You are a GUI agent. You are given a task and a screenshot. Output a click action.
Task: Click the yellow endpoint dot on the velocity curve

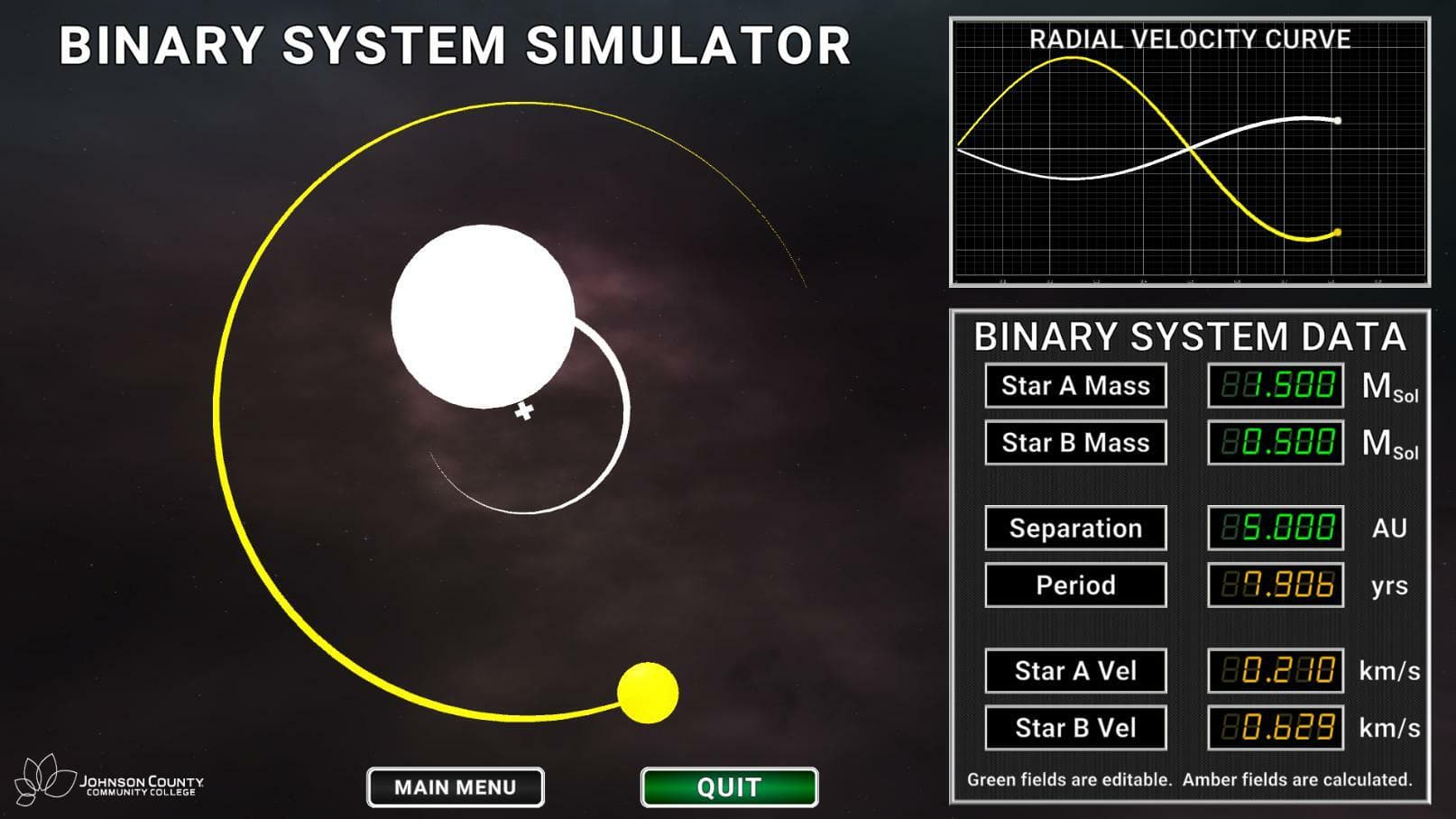[1336, 233]
